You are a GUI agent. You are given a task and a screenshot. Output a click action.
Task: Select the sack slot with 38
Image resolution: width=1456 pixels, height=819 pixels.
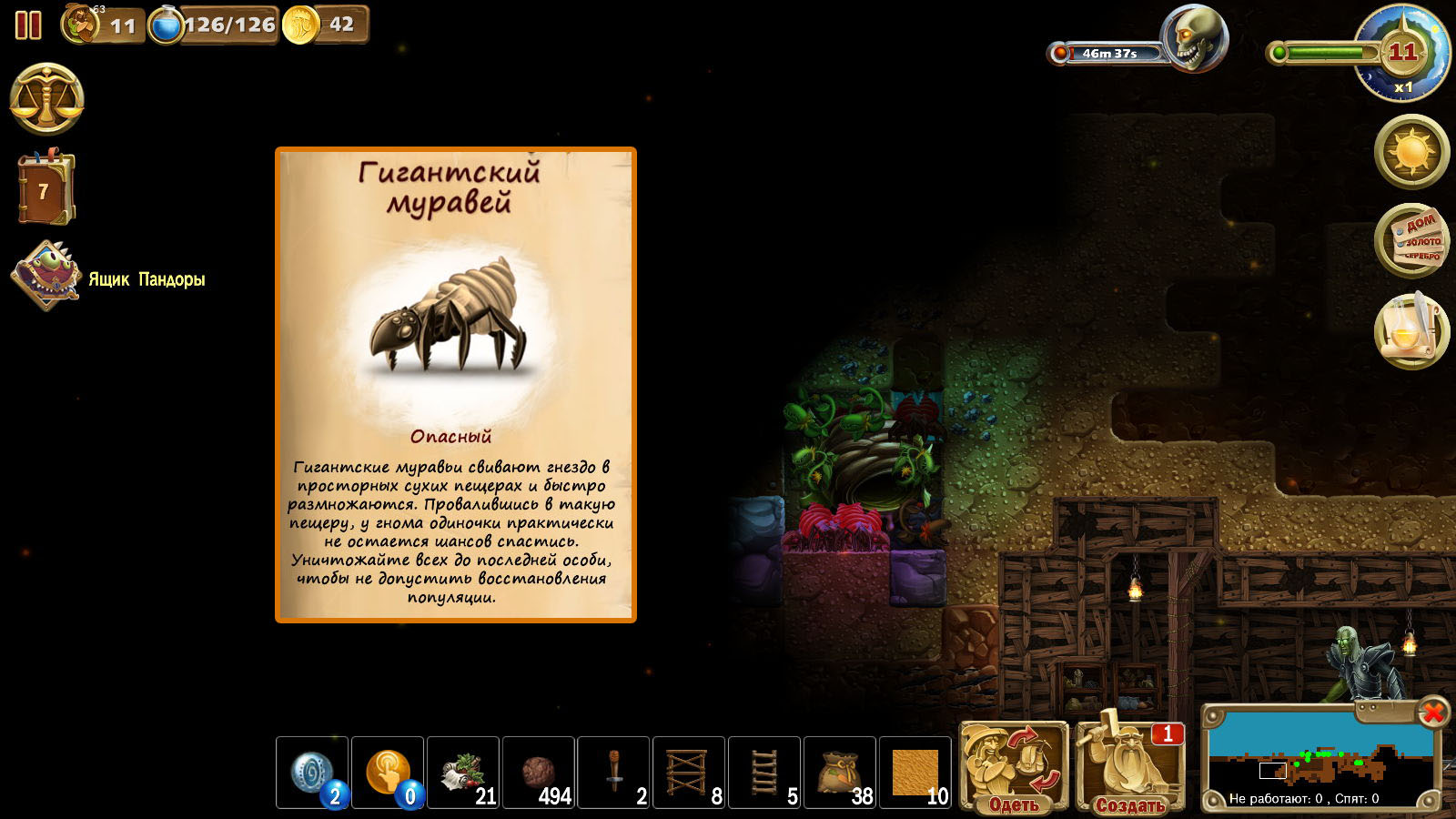point(840,773)
